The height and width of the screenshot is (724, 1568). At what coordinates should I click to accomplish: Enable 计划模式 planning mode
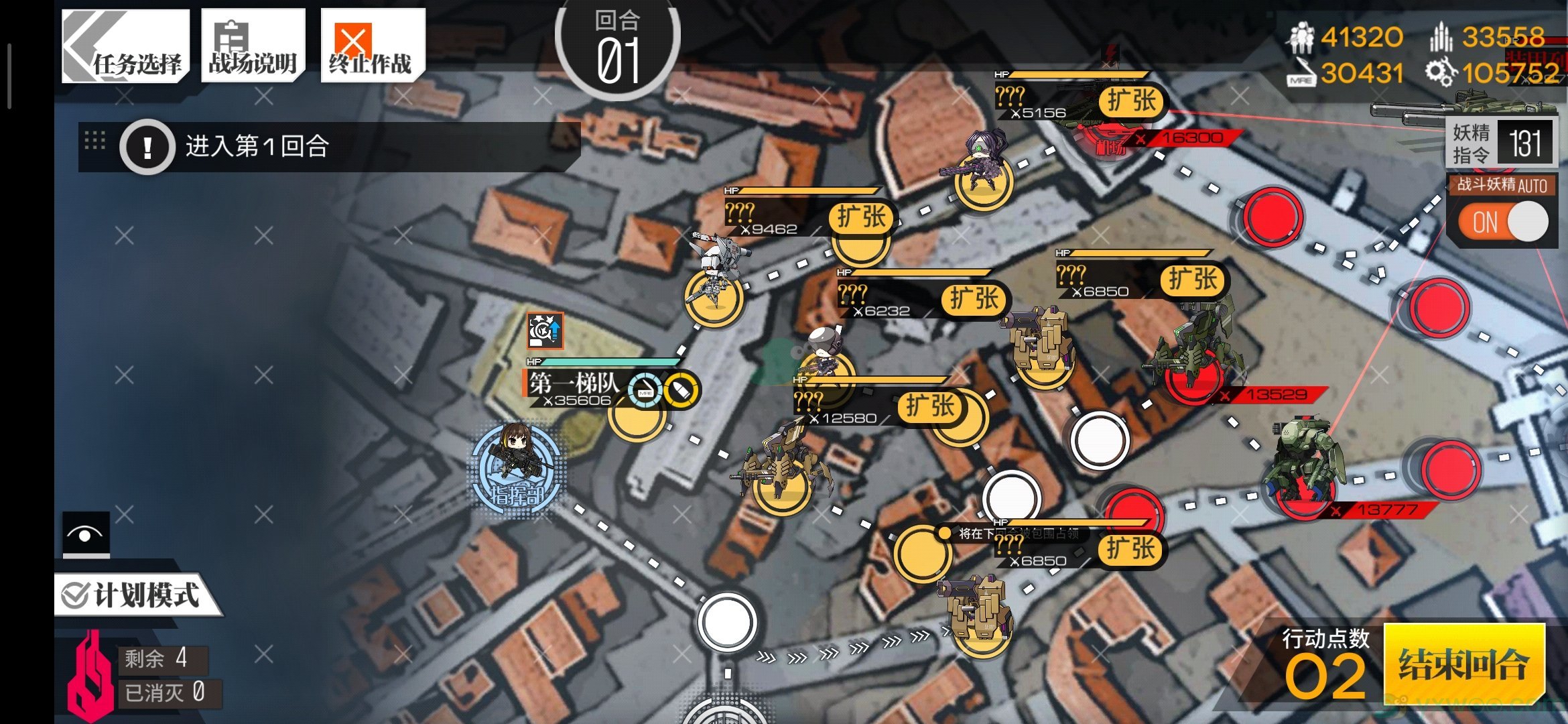point(134,595)
